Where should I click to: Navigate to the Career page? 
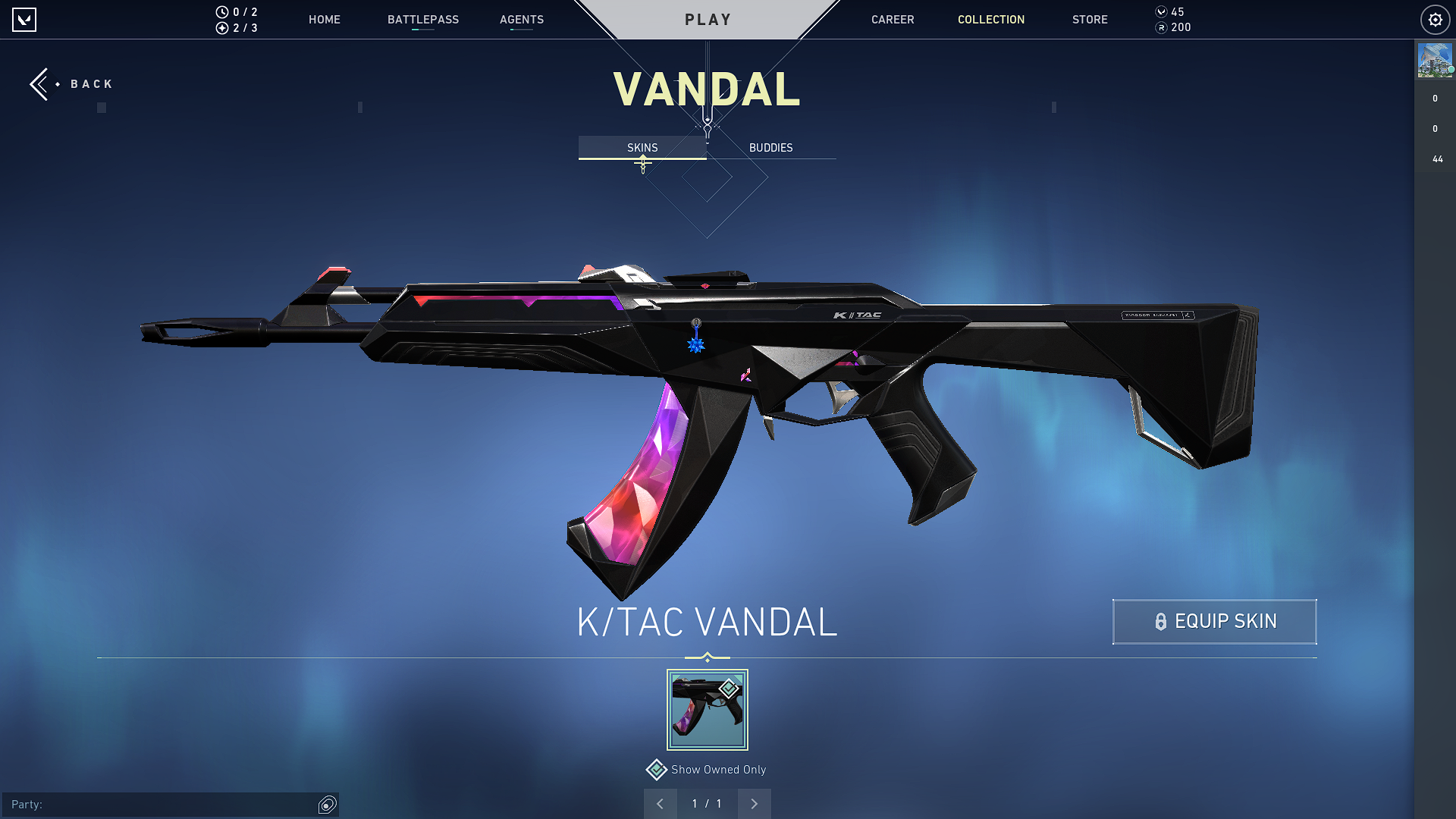893,20
